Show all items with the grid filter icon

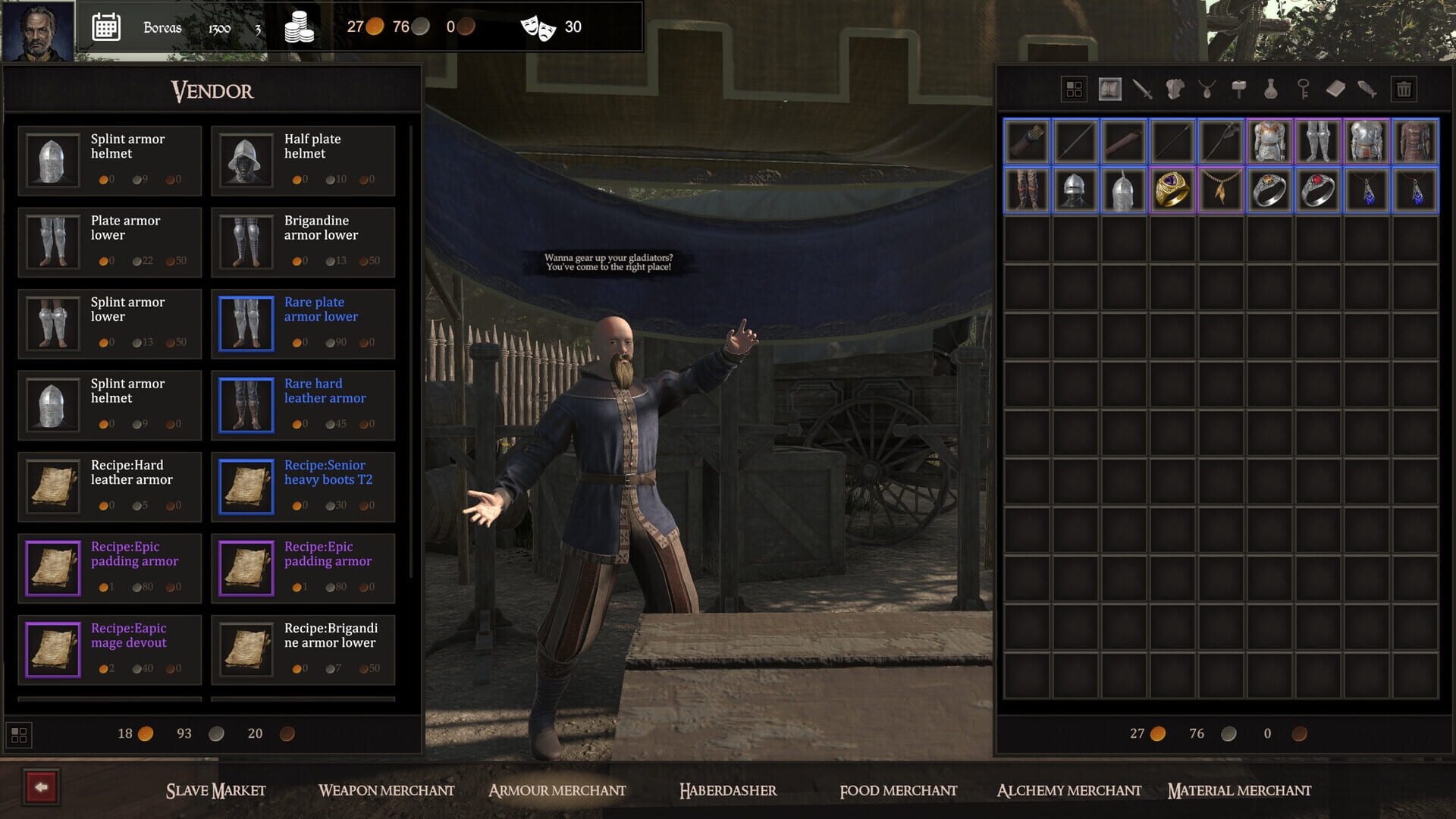coord(1073,89)
